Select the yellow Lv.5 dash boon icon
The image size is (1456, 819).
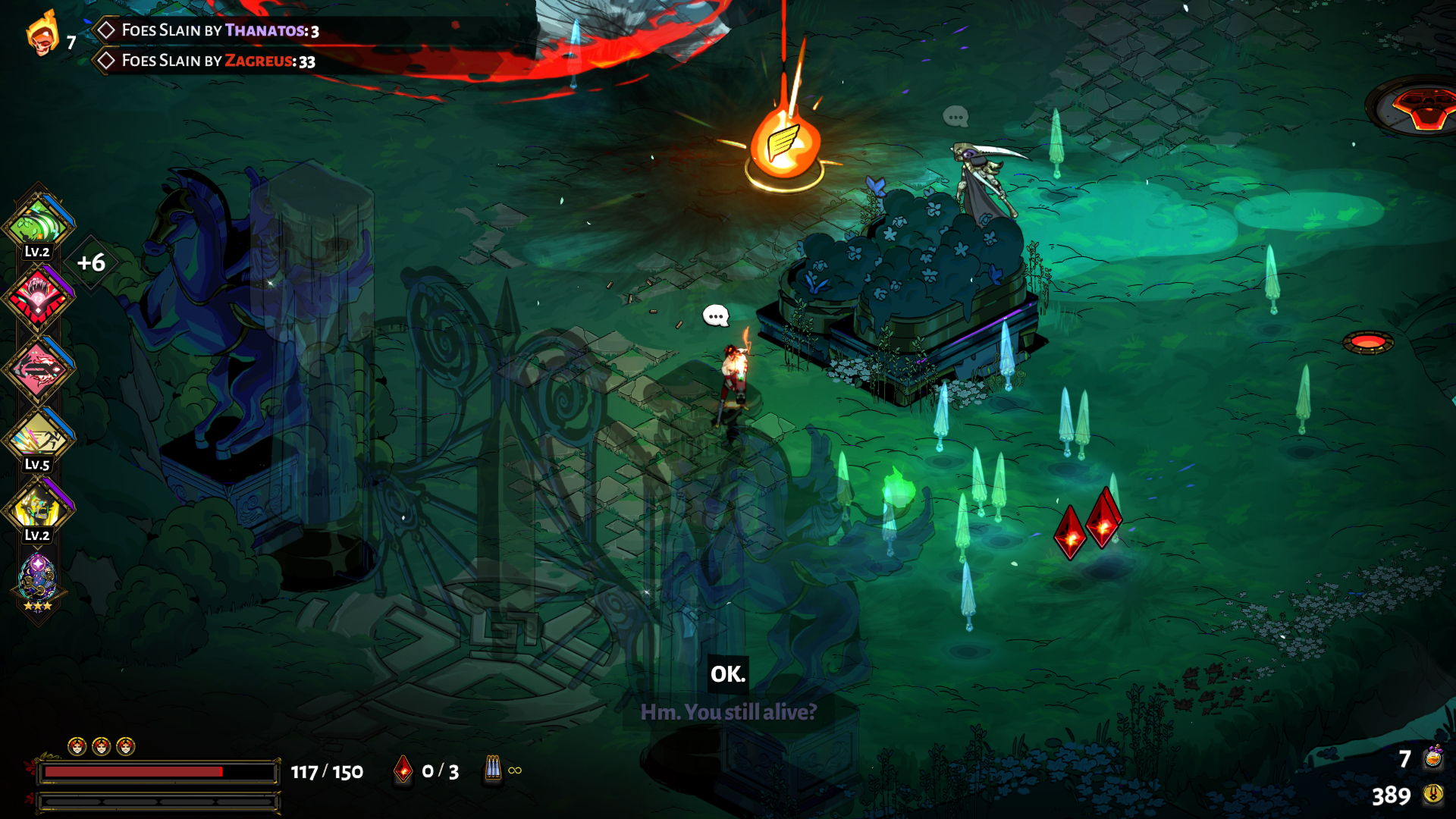click(x=38, y=438)
